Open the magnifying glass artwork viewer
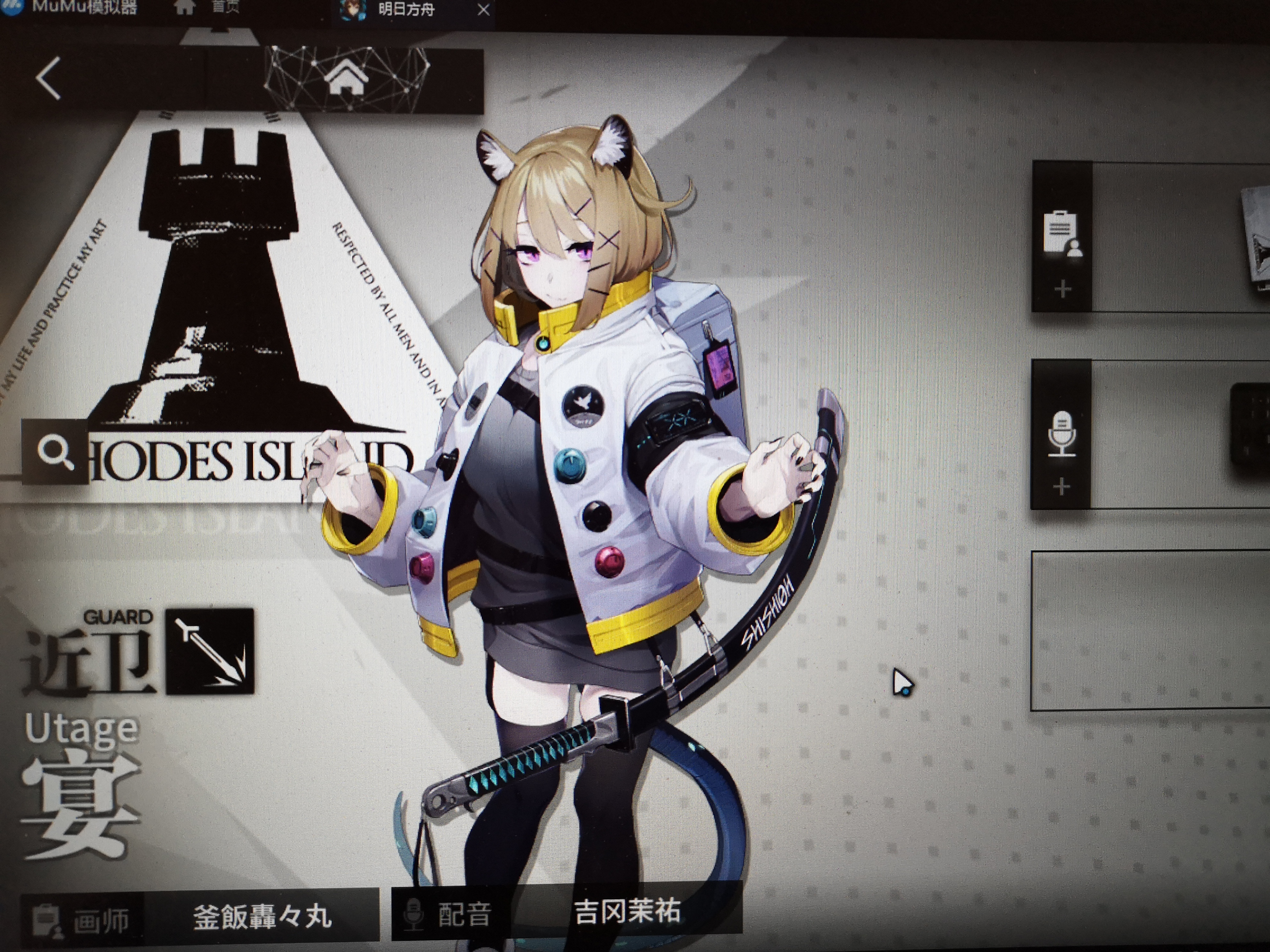 (x=55, y=451)
